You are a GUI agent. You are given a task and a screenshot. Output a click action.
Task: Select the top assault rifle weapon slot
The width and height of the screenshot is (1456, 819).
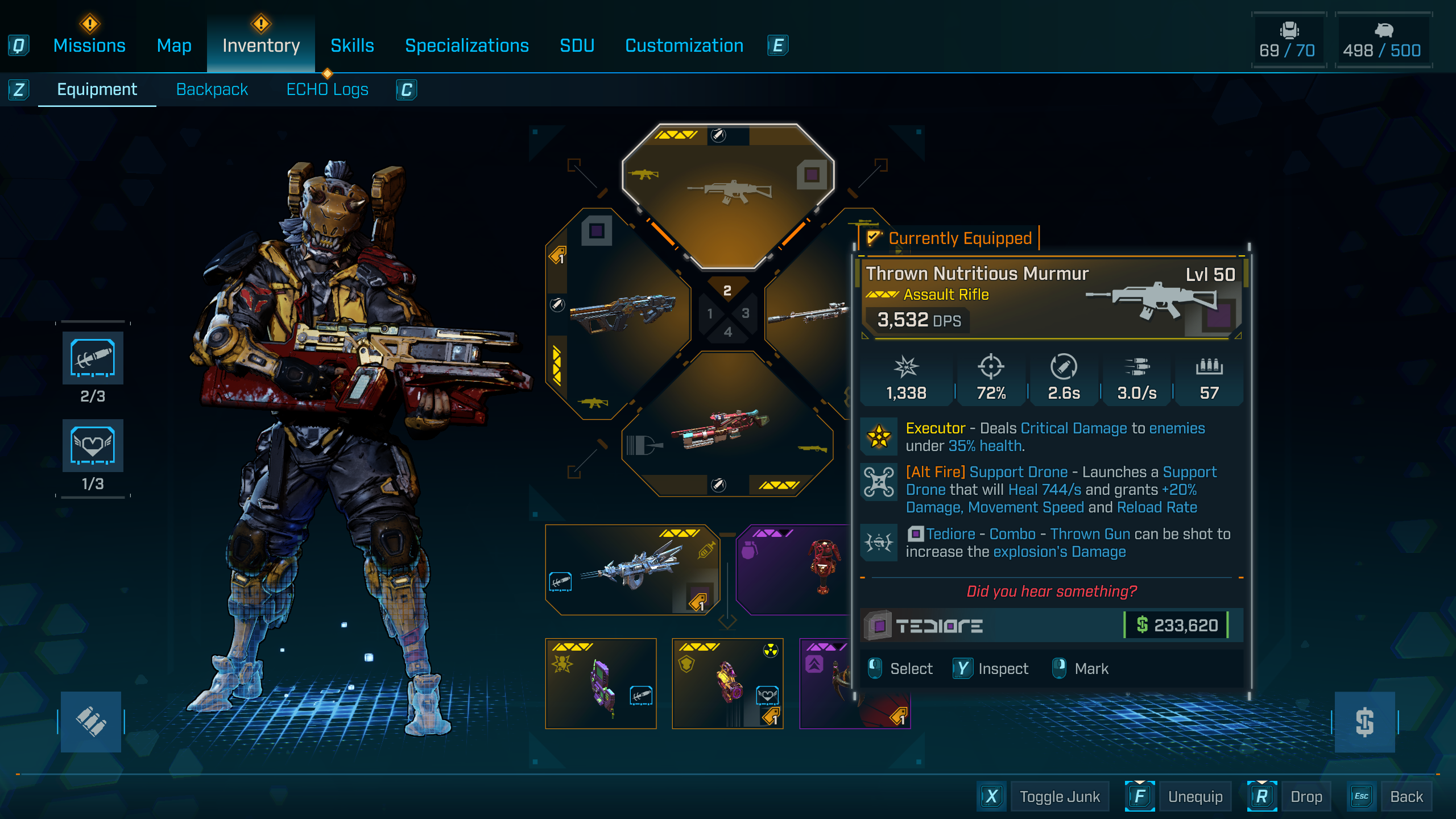(728, 193)
